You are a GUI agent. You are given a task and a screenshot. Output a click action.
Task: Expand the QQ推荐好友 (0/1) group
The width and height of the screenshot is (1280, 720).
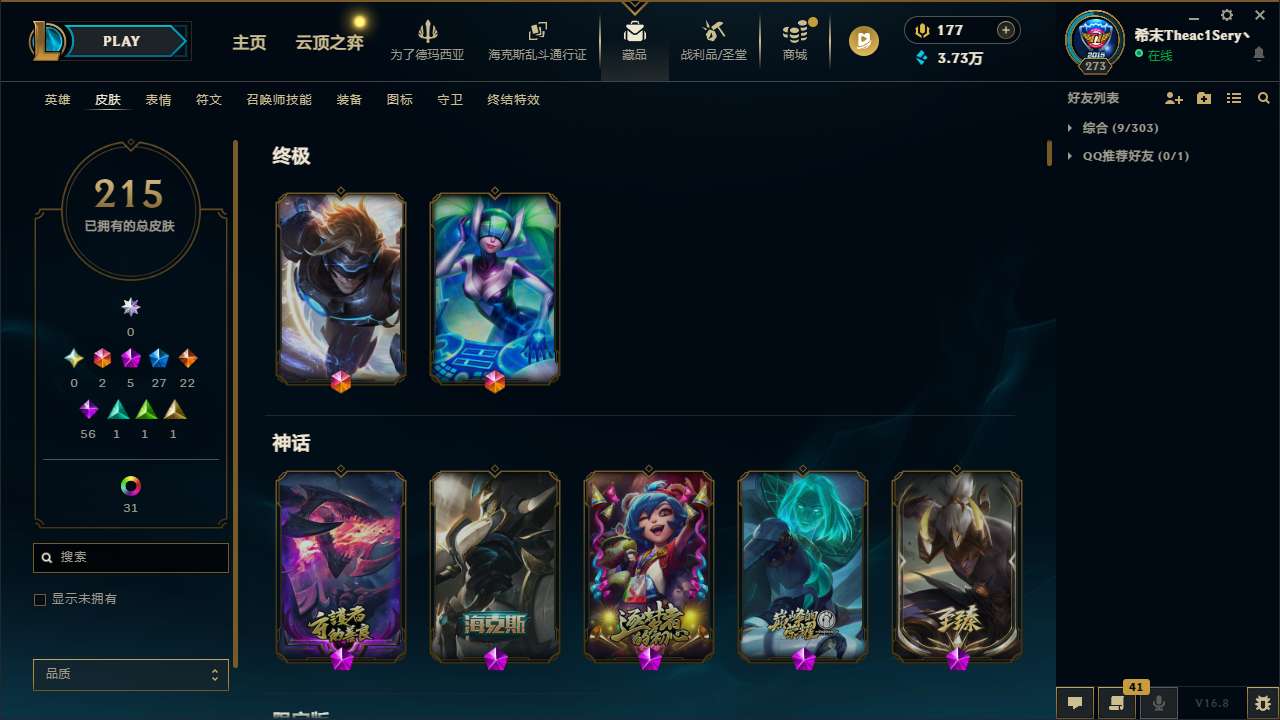click(1072, 156)
